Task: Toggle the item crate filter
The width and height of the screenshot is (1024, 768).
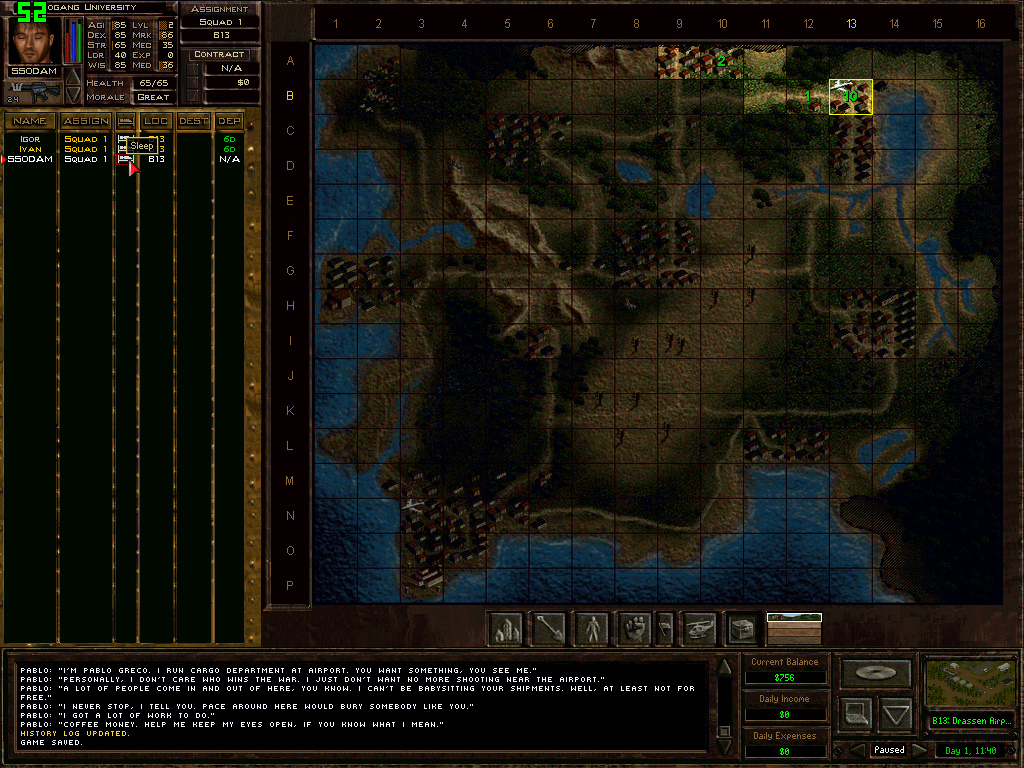Action: pyautogui.click(x=742, y=628)
